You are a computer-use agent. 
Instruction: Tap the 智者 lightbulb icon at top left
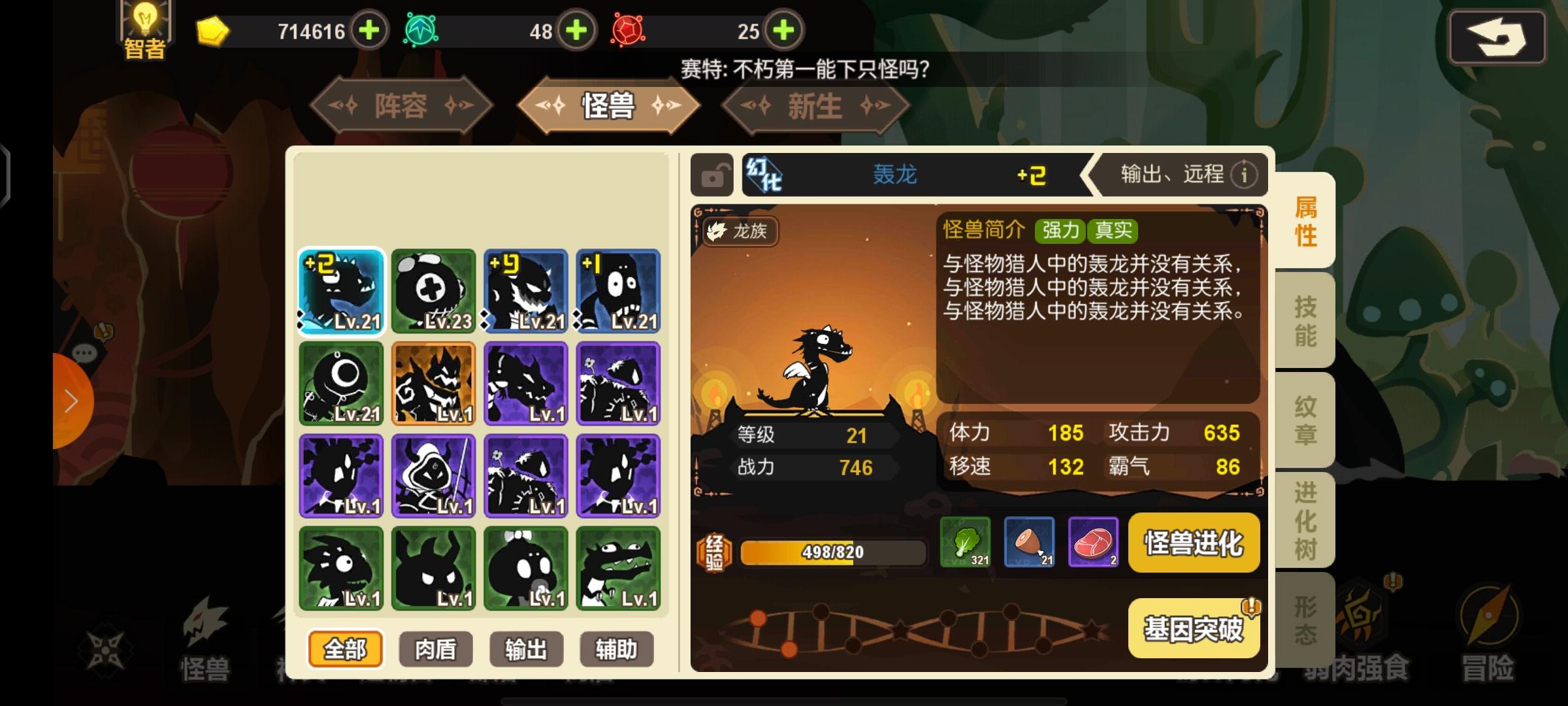(145, 25)
